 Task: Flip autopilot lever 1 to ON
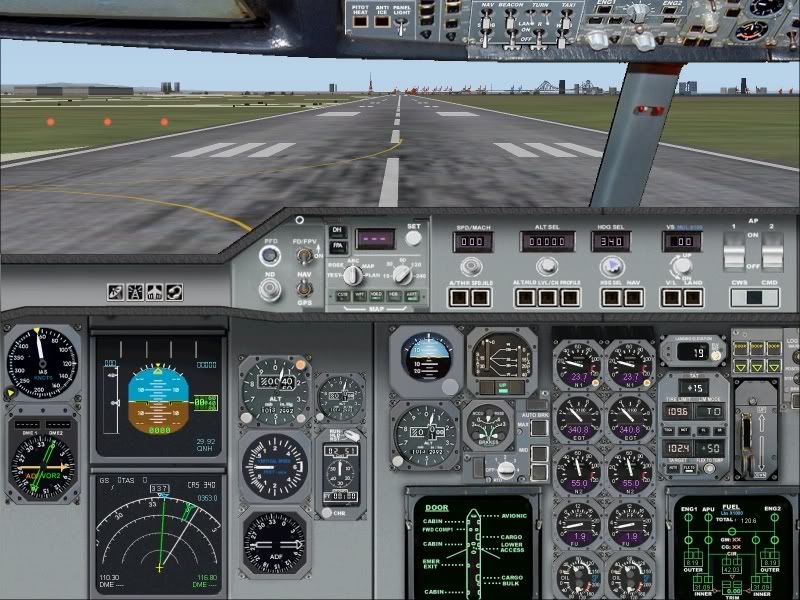pos(733,253)
